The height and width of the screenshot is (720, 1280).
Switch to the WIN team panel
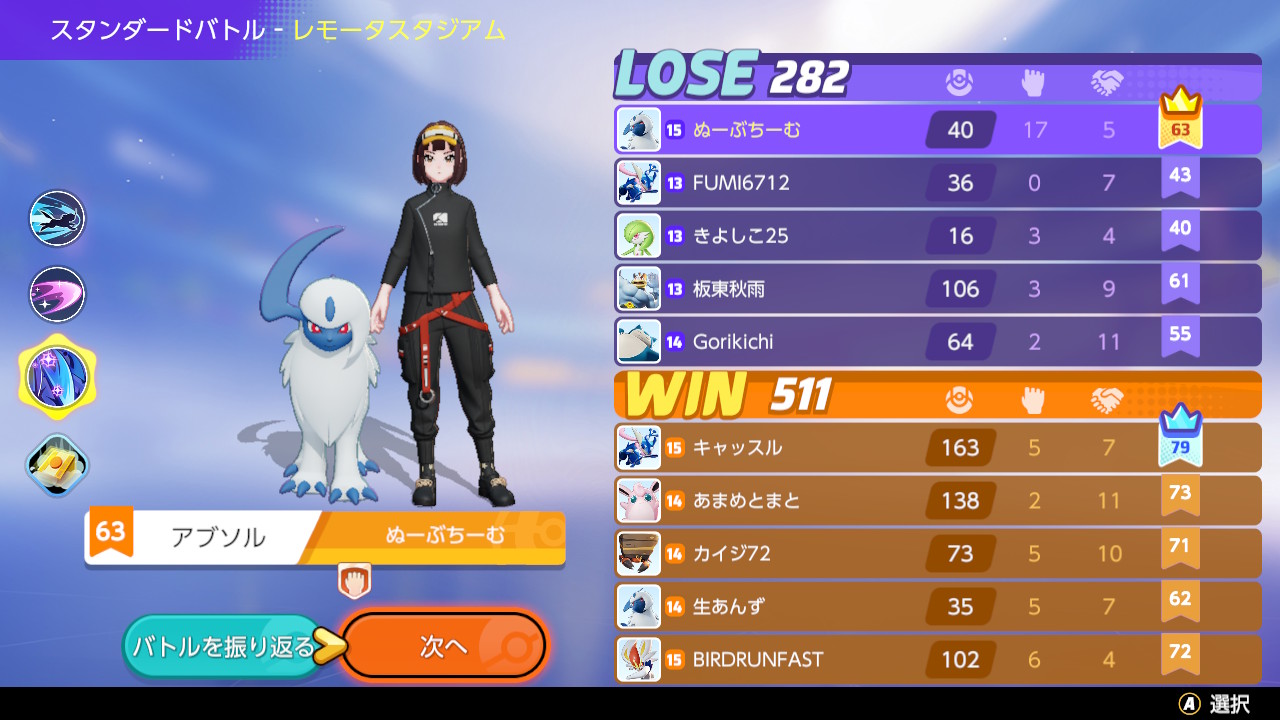click(690, 397)
